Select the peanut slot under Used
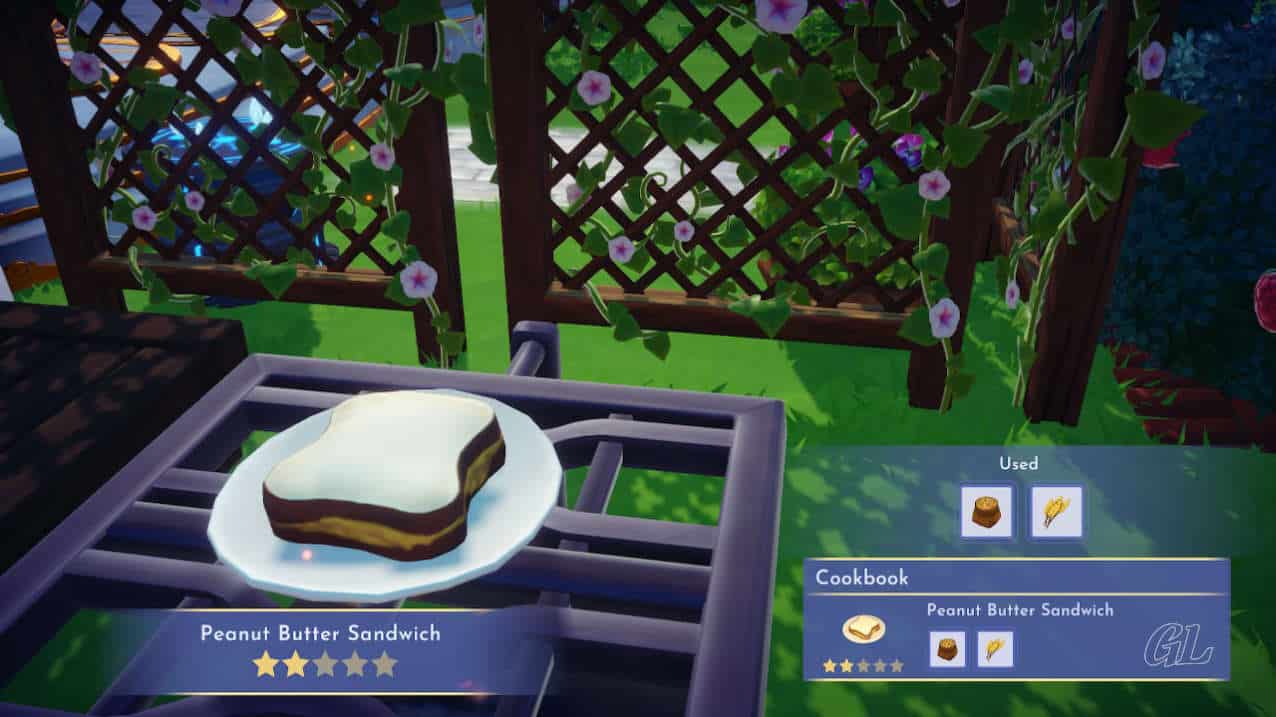Screen dimensions: 1276x717 (986, 512)
